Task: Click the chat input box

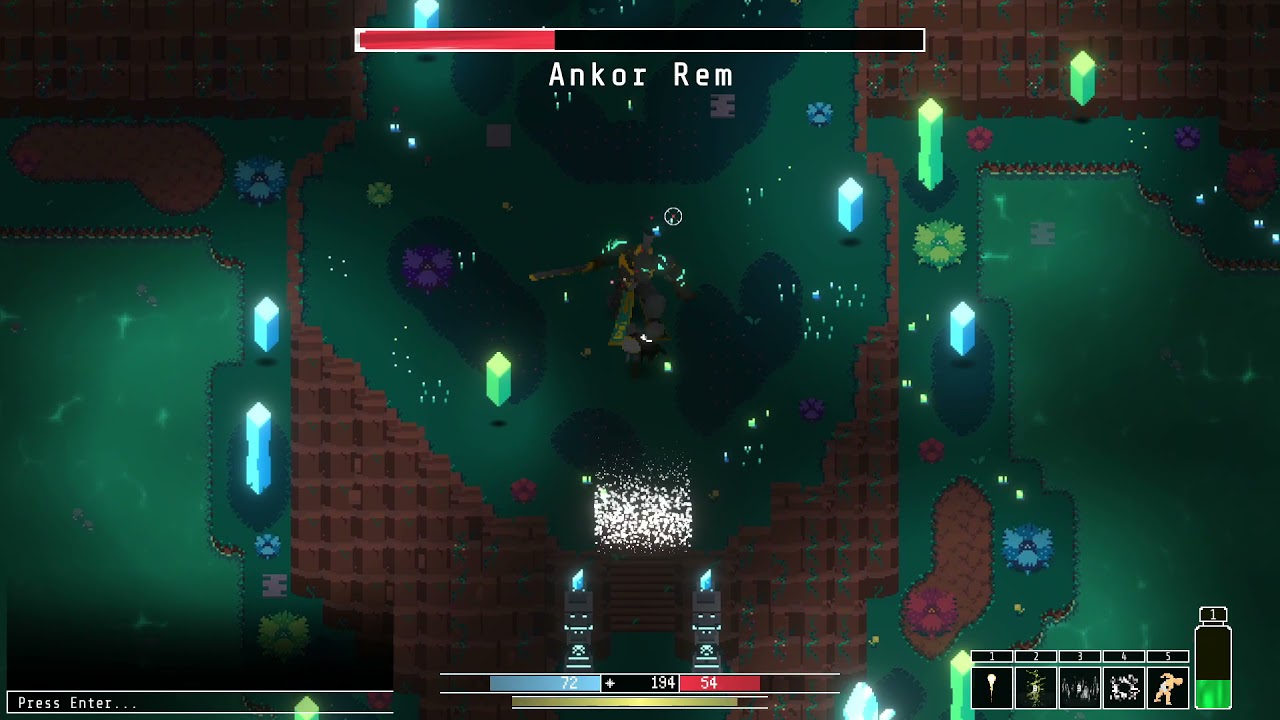Action: pos(200,703)
